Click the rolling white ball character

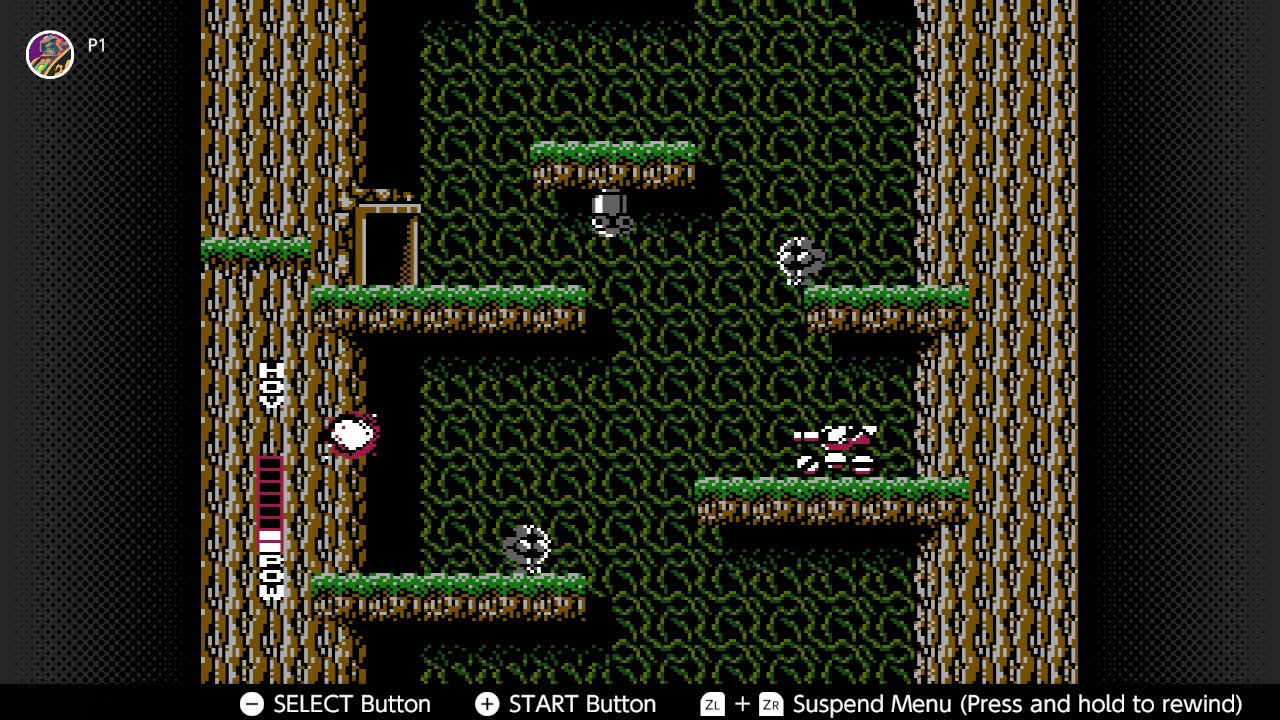tap(352, 433)
